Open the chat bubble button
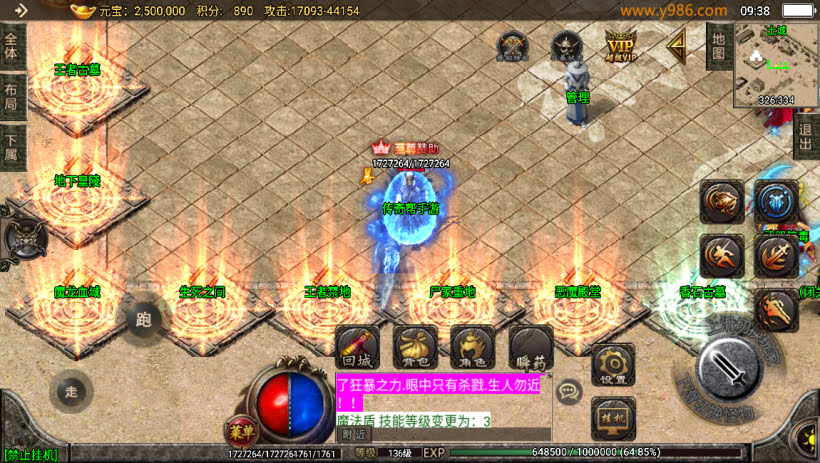Viewport: 820px width, 463px height. coord(569,392)
